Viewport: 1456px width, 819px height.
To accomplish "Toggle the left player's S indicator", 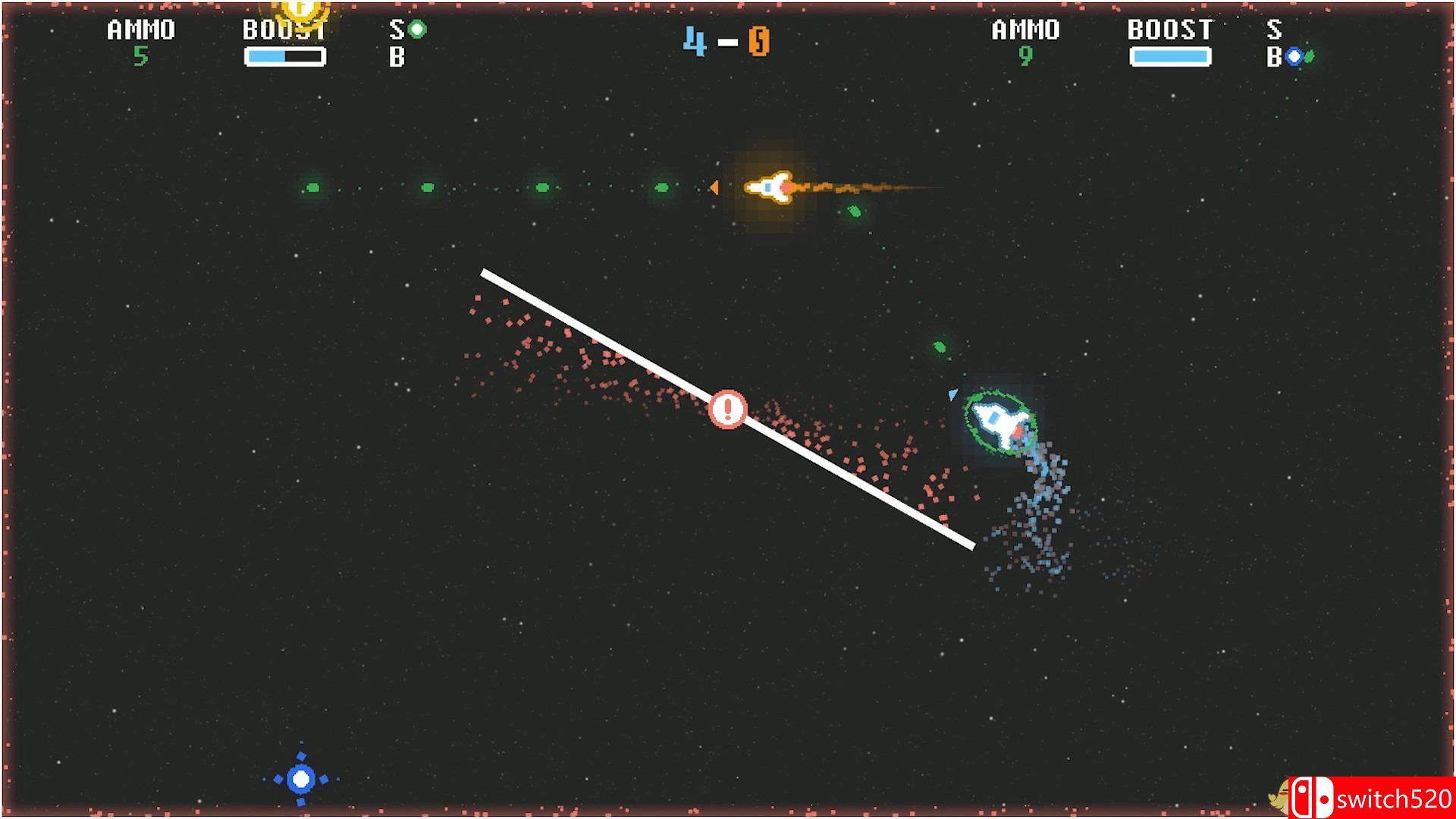I will (395, 30).
